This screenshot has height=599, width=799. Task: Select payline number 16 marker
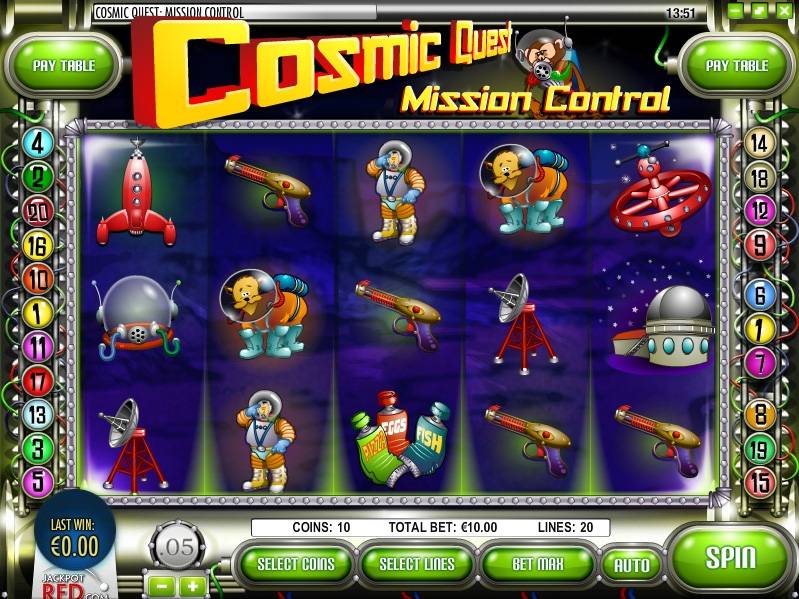[38, 246]
